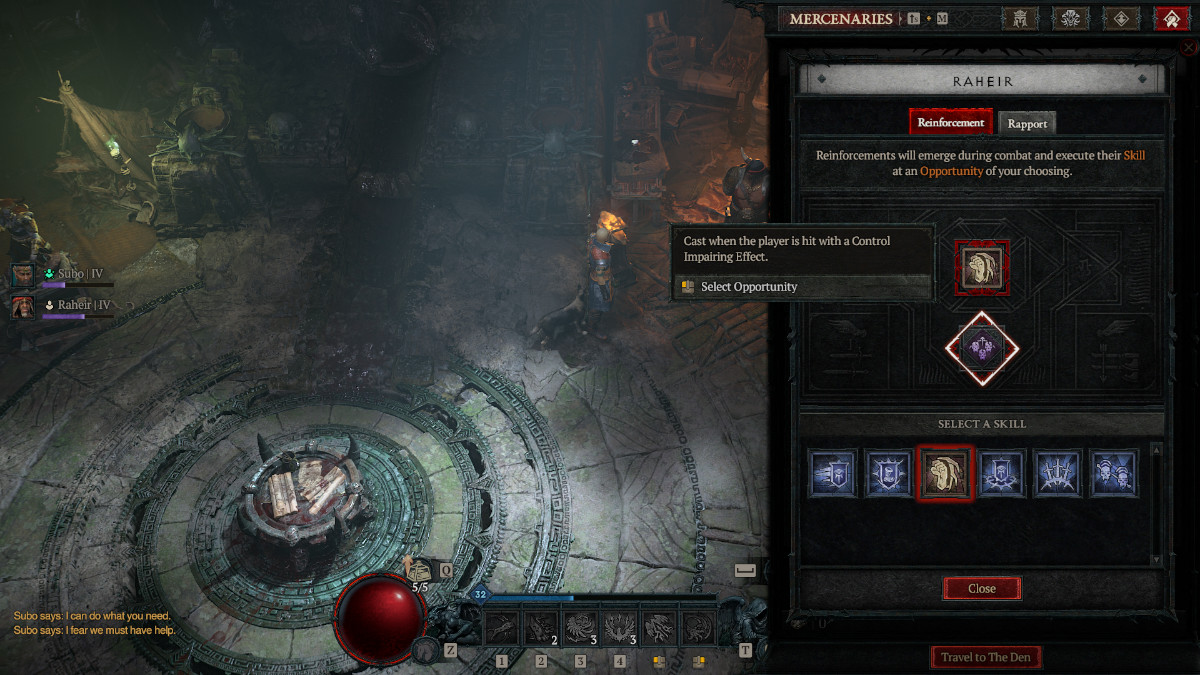
Task: Choose the three swords skill
Action: 1057,473
